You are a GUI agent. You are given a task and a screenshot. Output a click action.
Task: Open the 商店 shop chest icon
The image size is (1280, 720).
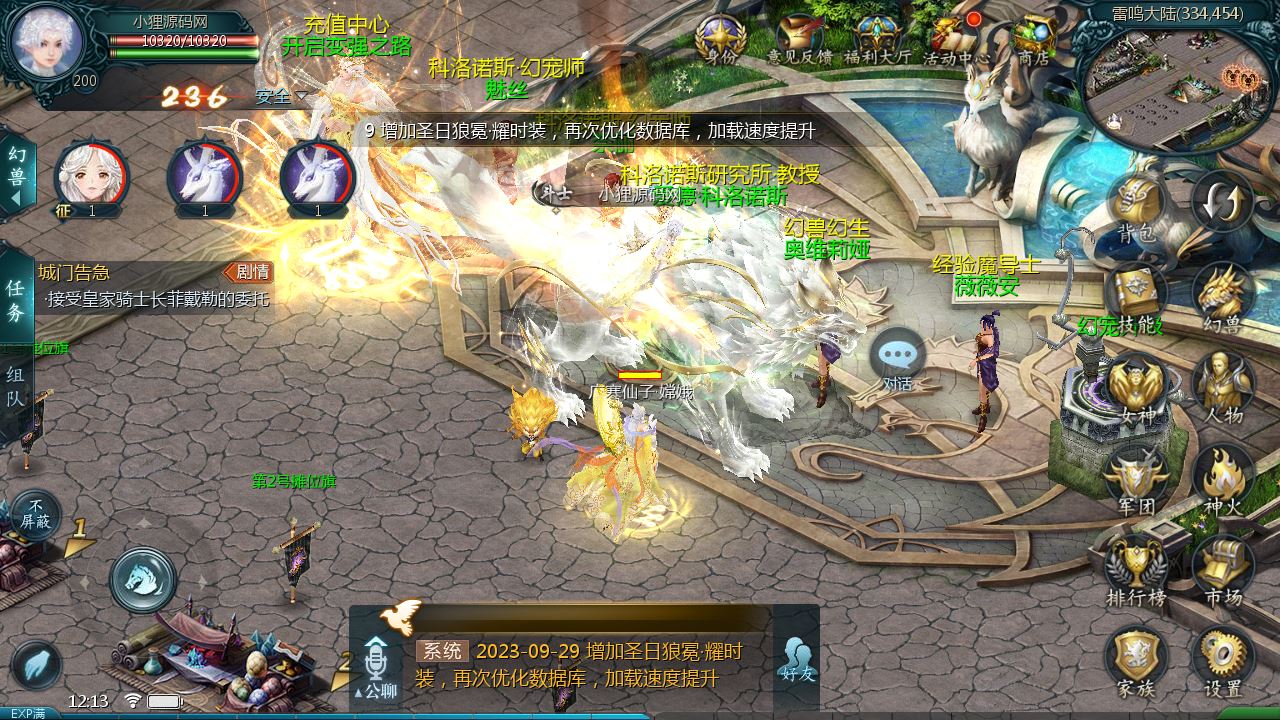click(1032, 40)
